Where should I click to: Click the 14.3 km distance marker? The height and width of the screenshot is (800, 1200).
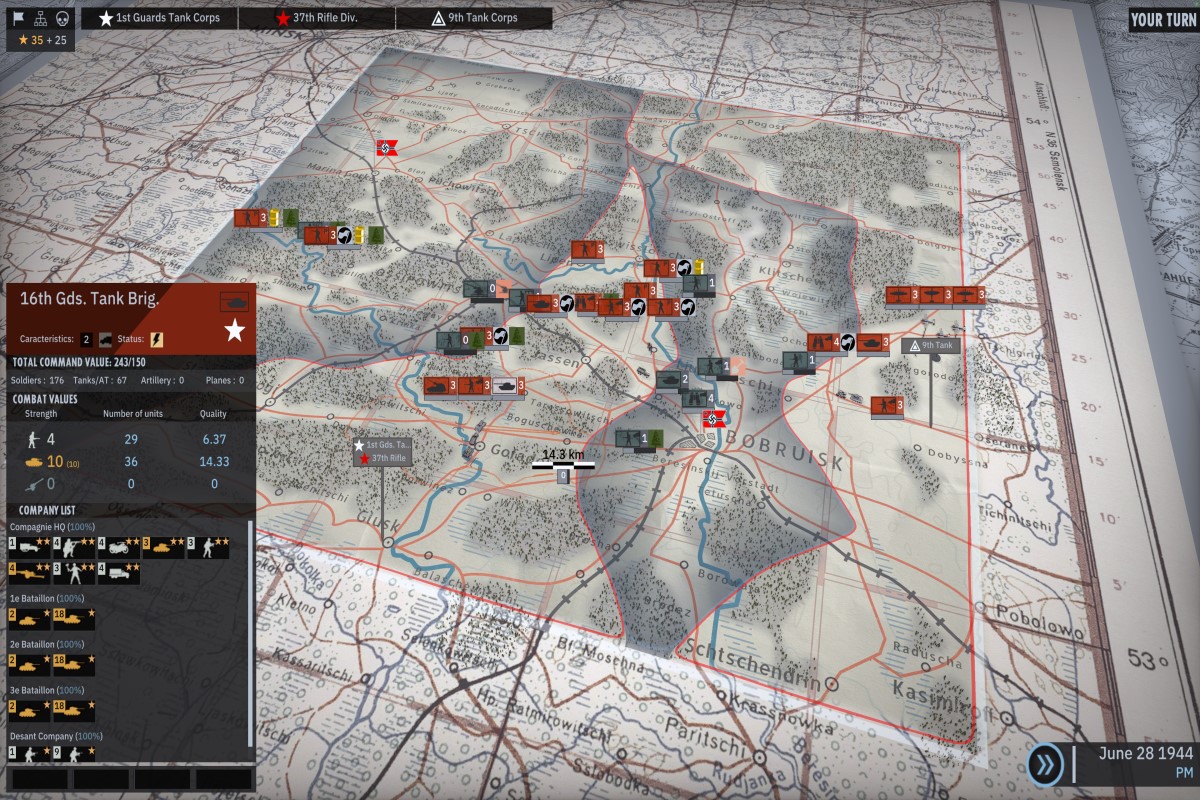point(563,458)
